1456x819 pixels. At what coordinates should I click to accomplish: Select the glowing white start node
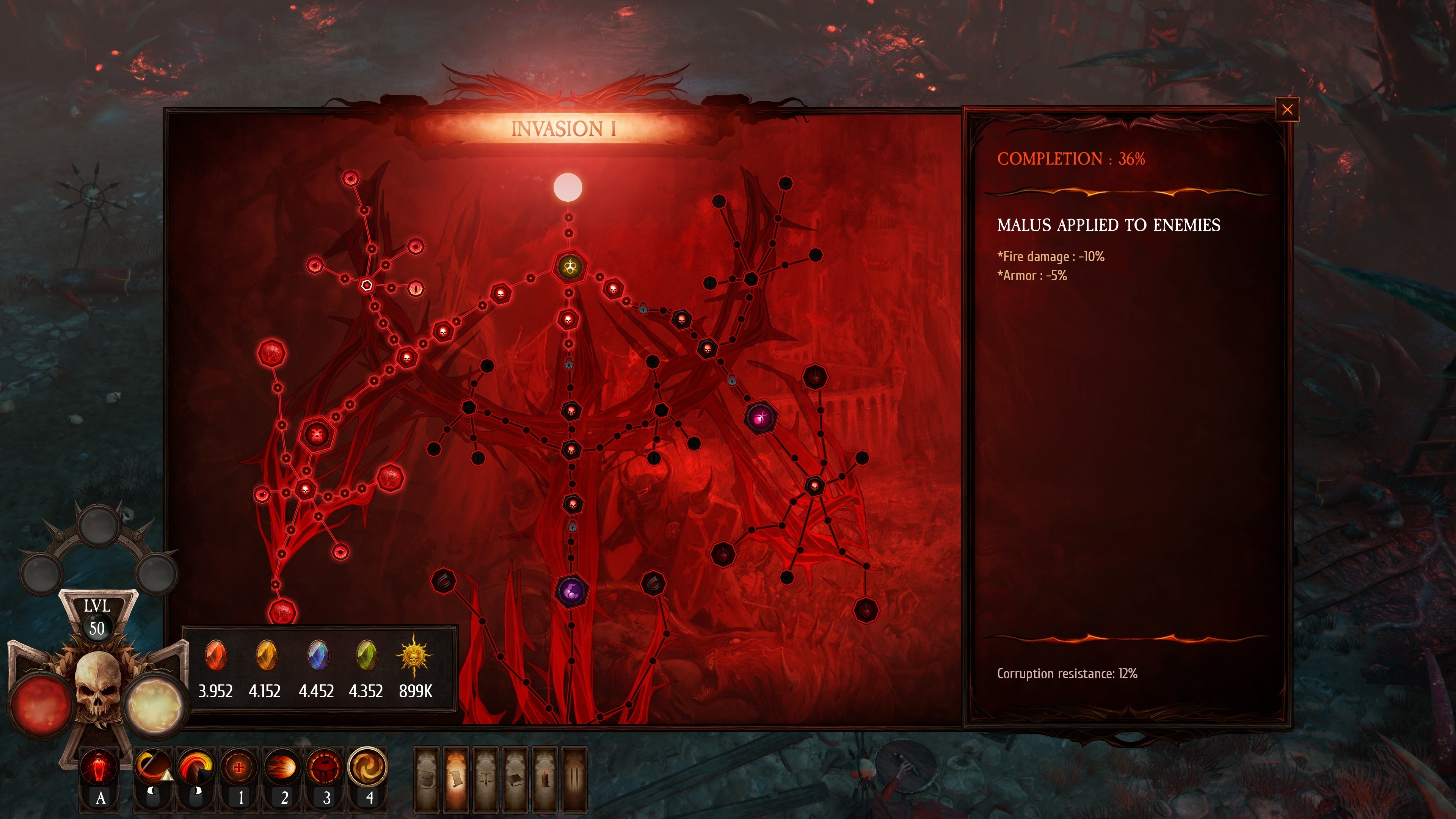pos(568,188)
